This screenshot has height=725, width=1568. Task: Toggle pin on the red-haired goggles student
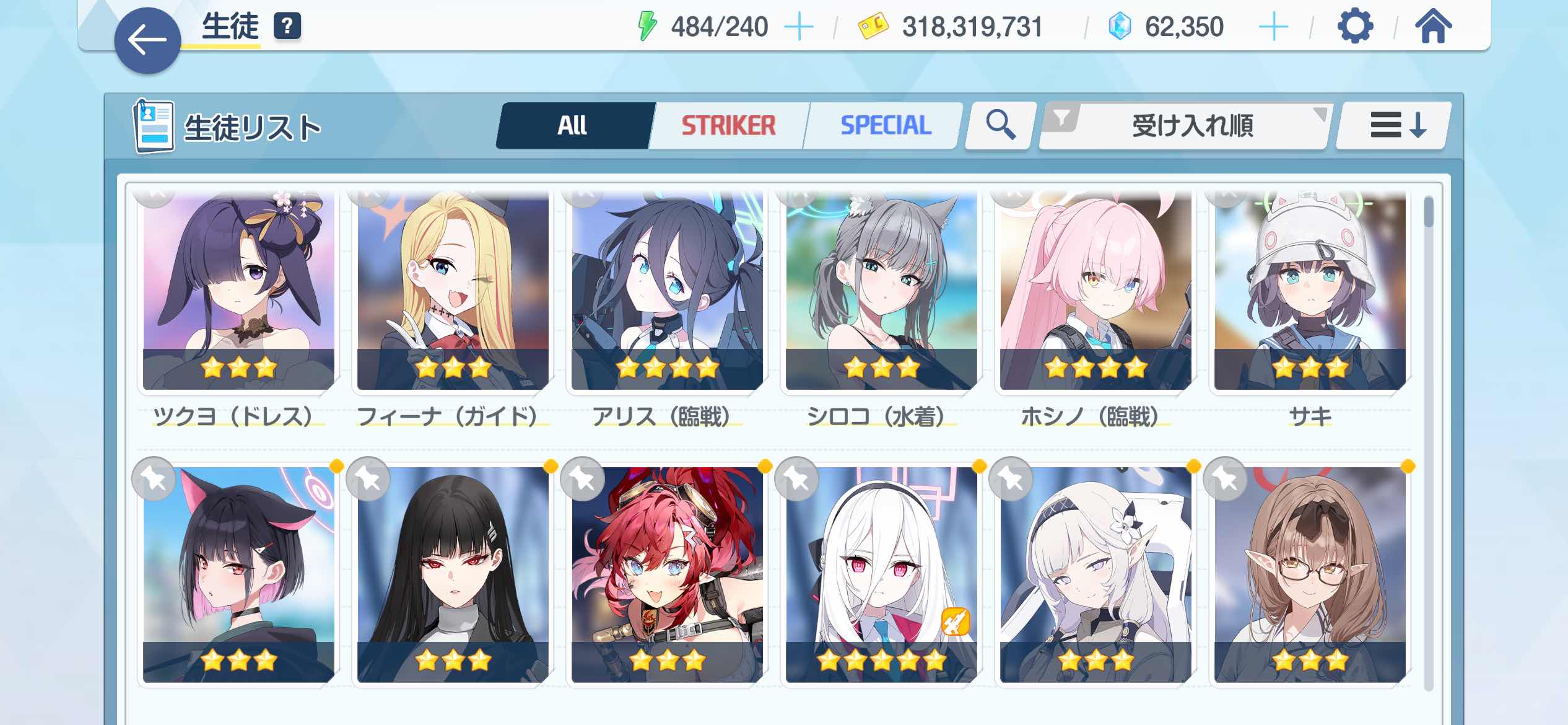tap(583, 479)
